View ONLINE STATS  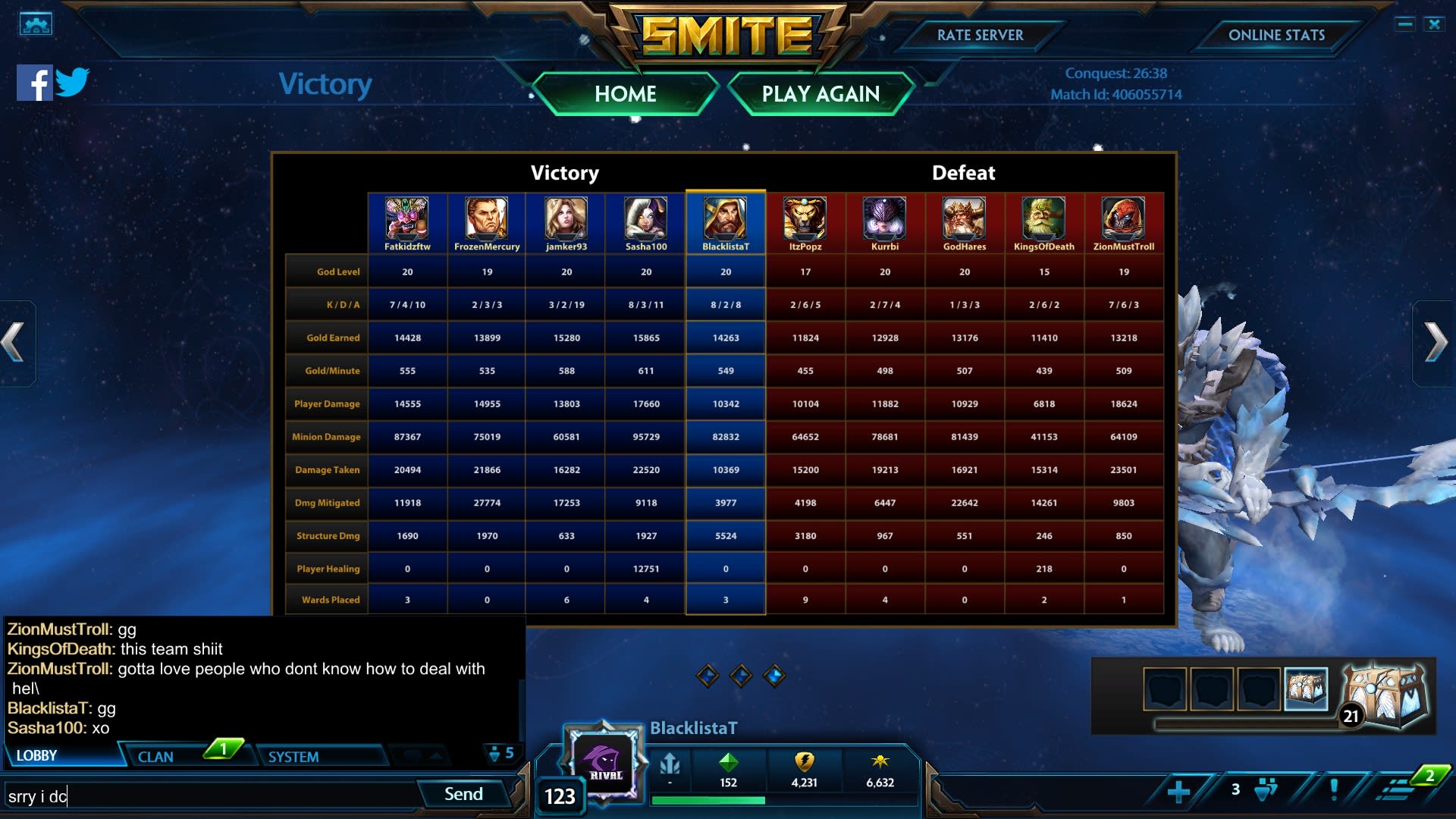point(1276,35)
